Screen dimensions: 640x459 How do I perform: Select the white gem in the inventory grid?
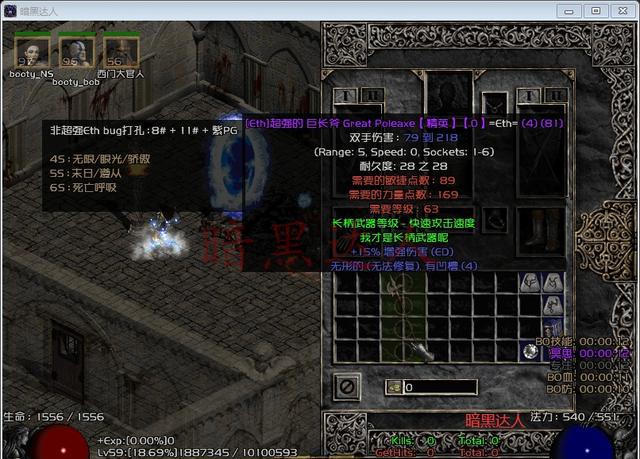(x=530, y=350)
